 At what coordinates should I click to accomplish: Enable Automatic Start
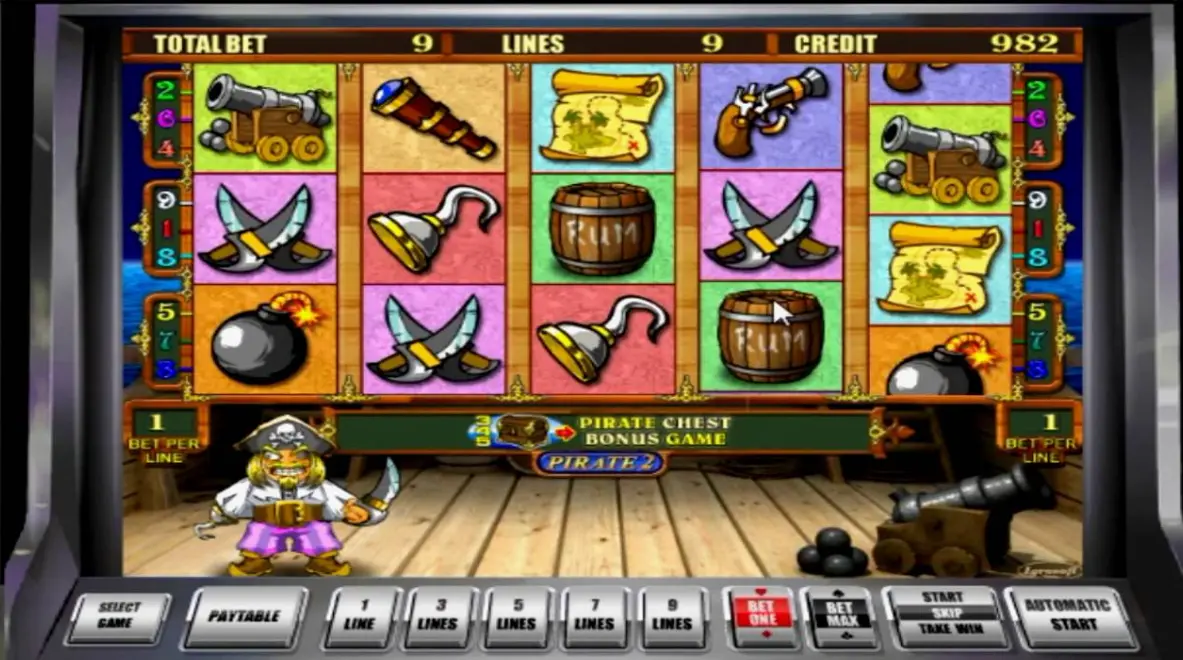[1067, 615]
